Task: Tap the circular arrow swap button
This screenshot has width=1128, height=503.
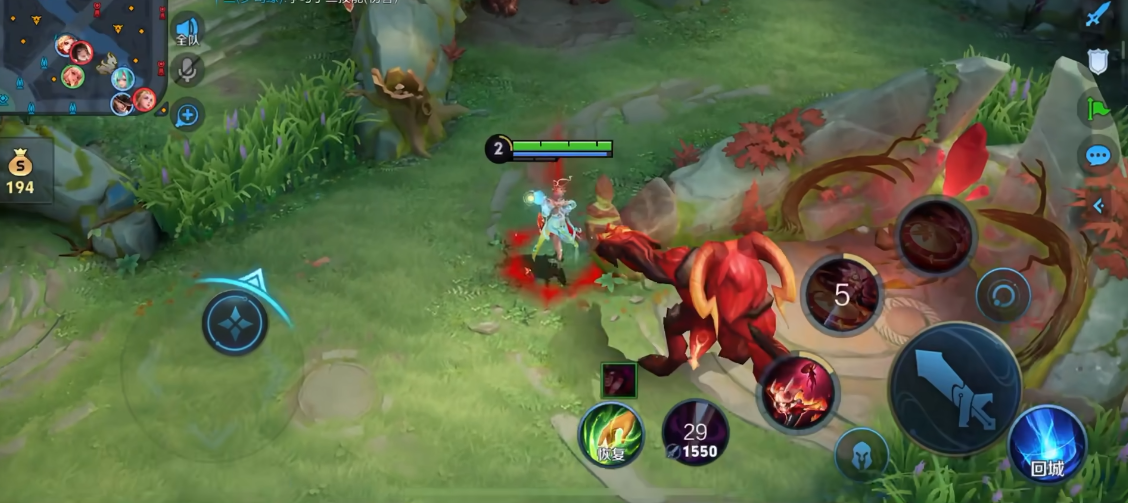Action: click(x=1003, y=295)
